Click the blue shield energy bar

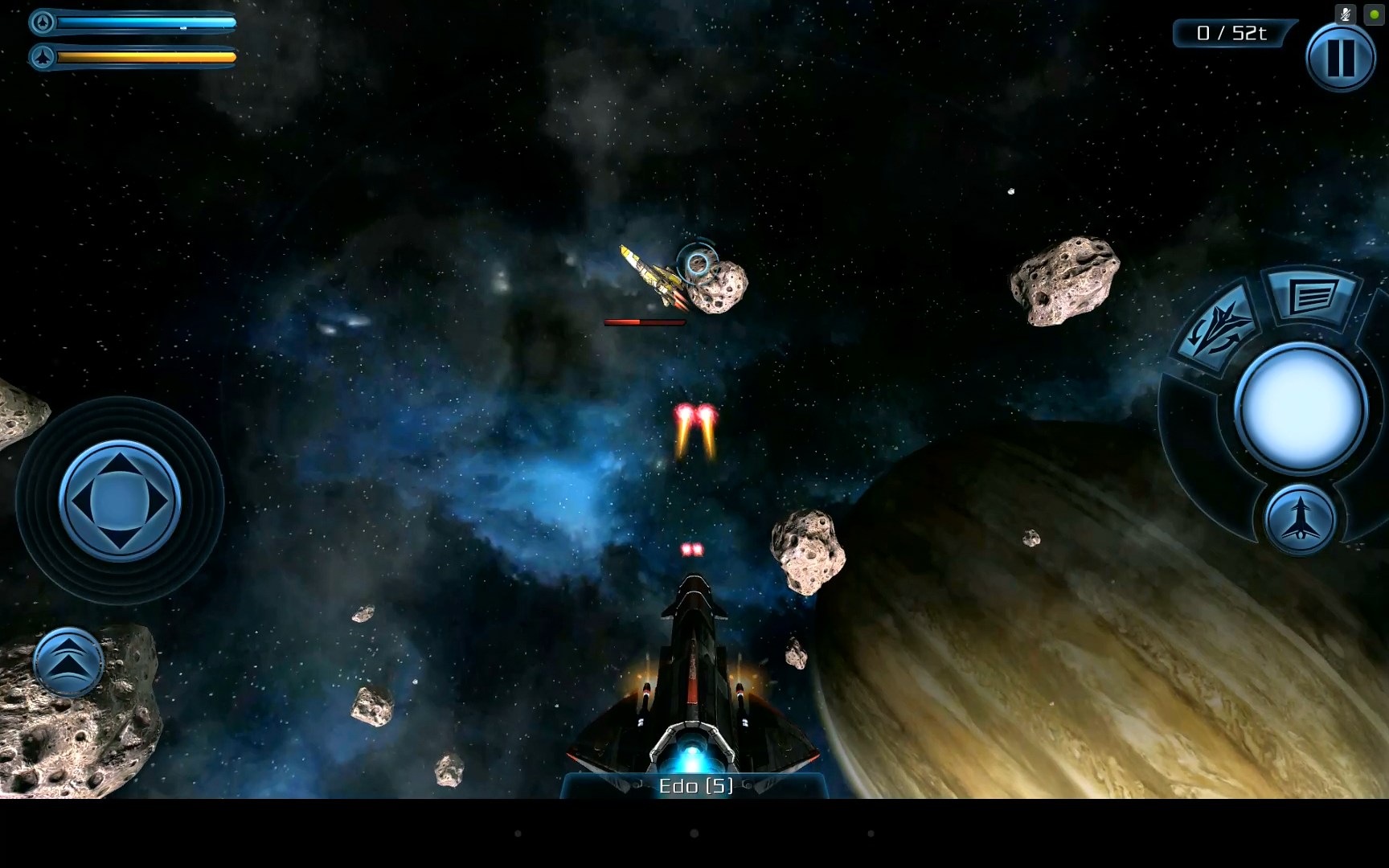[145, 22]
